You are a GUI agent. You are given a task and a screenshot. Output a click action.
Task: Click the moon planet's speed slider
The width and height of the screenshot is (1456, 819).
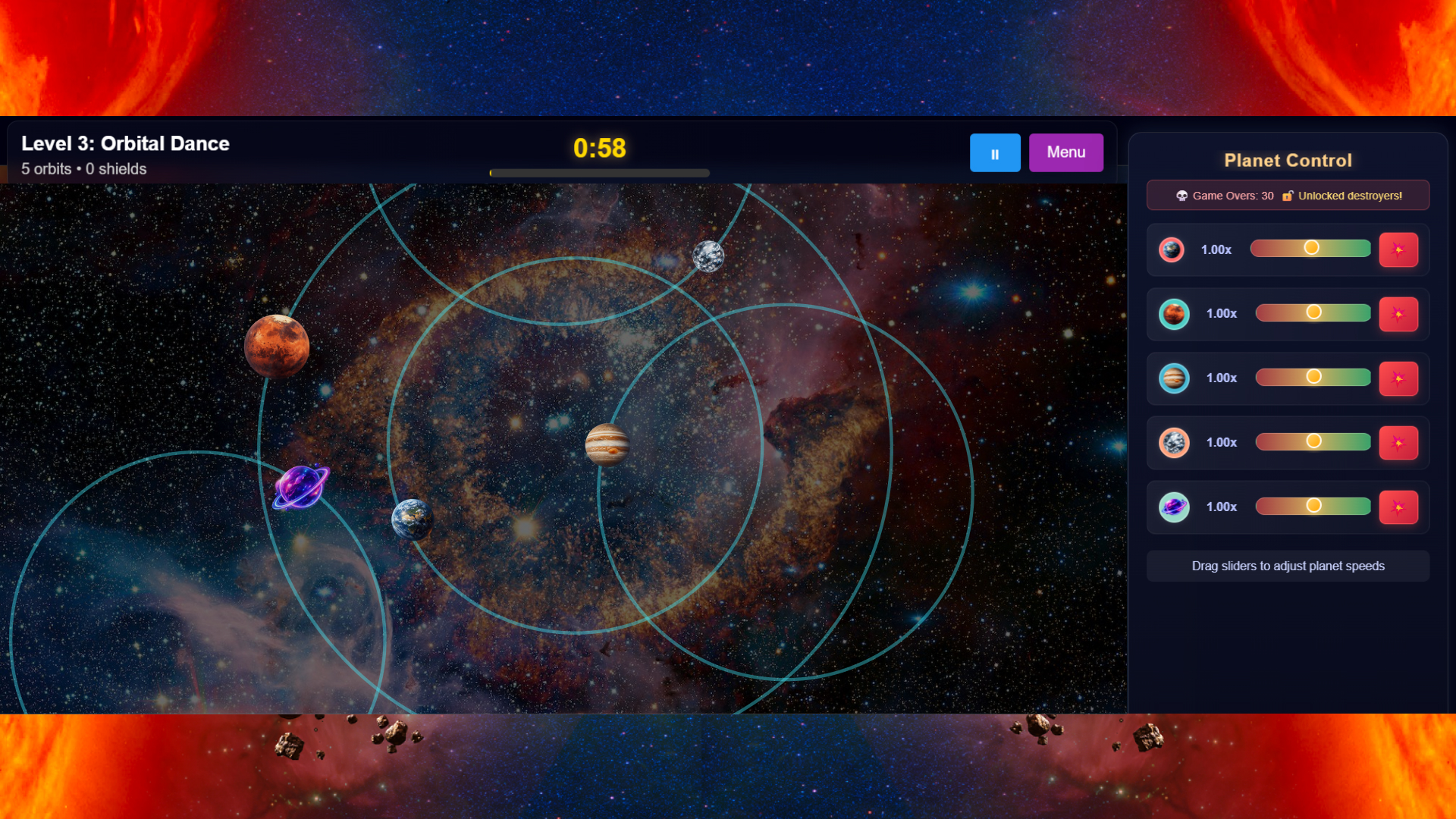pyautogui.click(x=1313, y=441)
